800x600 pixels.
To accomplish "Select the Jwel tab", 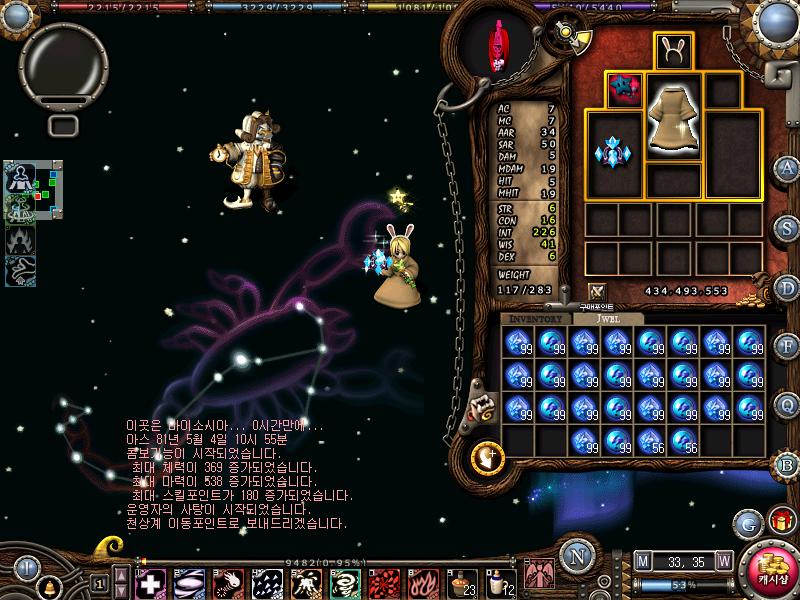I will [607, 318].
